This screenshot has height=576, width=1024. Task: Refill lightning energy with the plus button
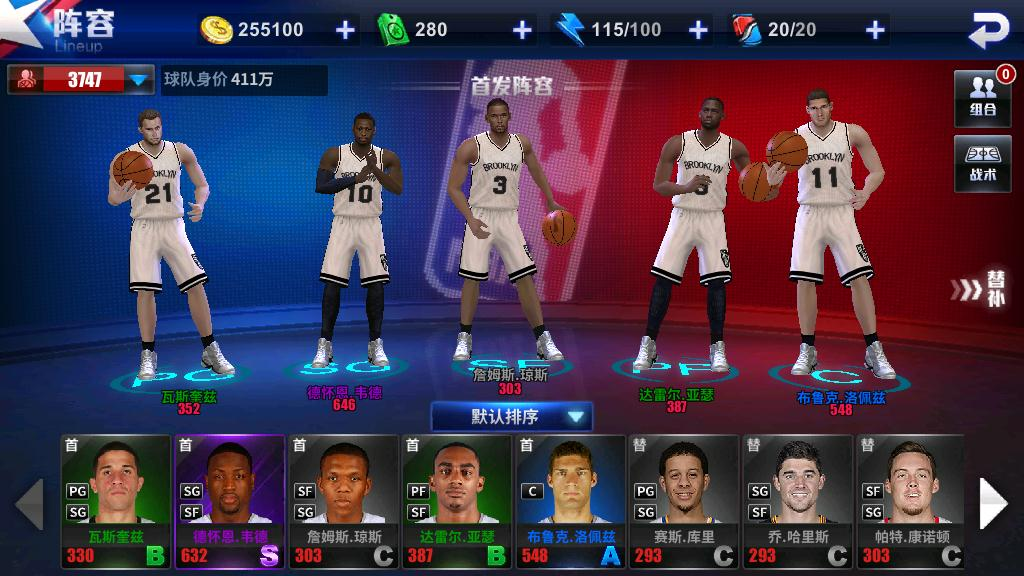[x=698, y=30]
